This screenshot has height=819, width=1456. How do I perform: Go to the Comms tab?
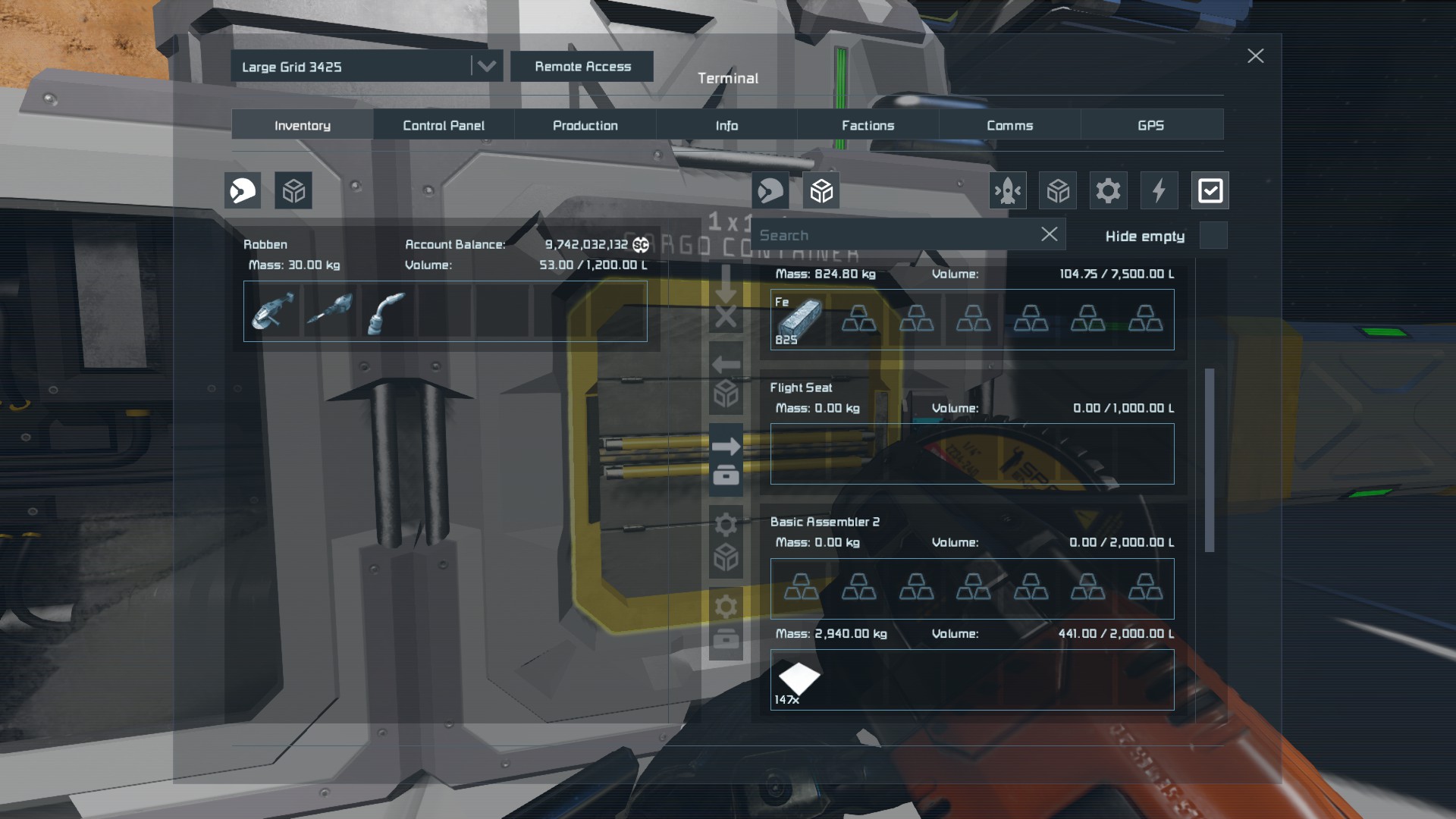pos(1009,125)
